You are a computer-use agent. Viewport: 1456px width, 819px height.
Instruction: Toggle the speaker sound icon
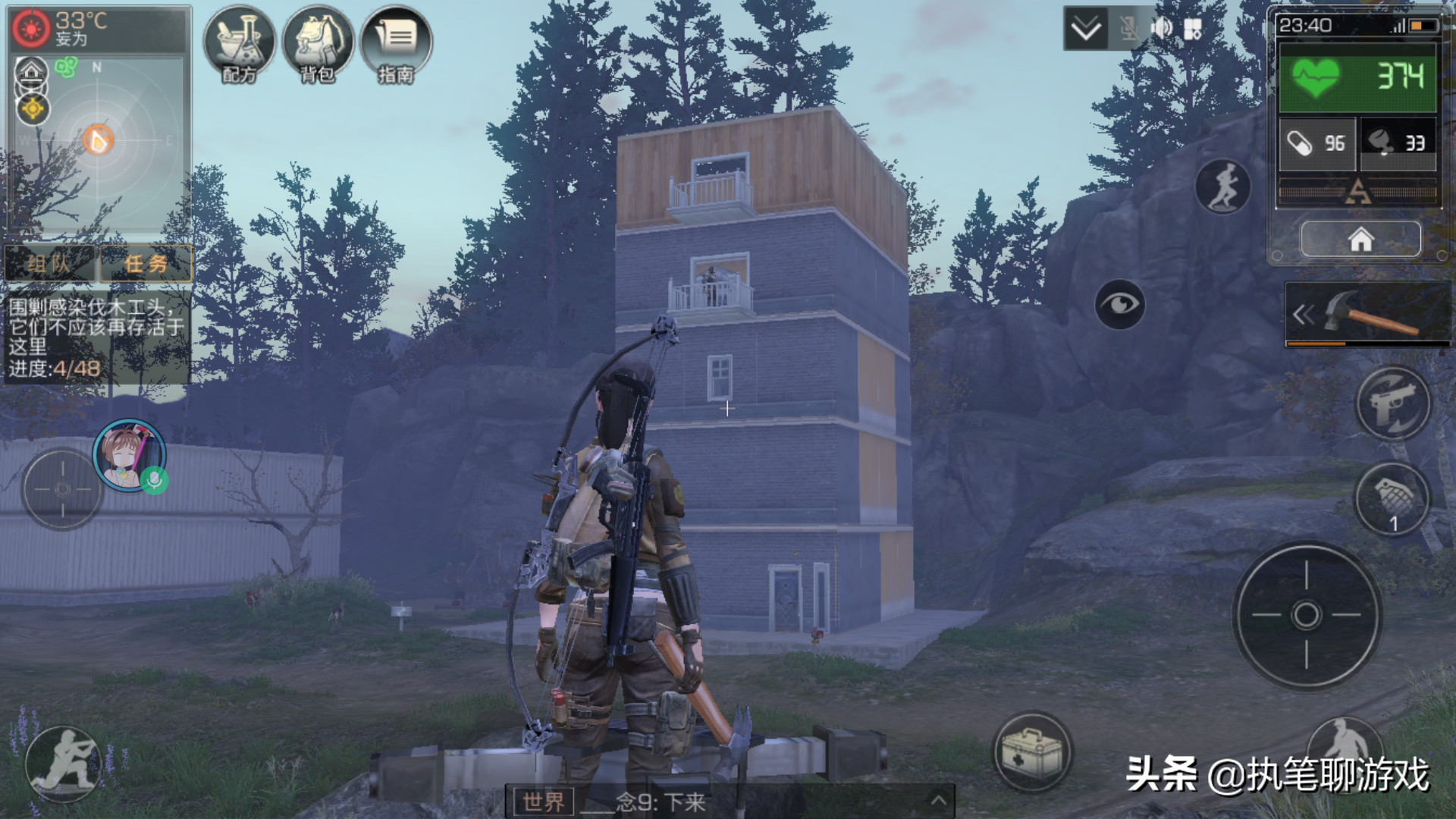[x=1161, y=30]
